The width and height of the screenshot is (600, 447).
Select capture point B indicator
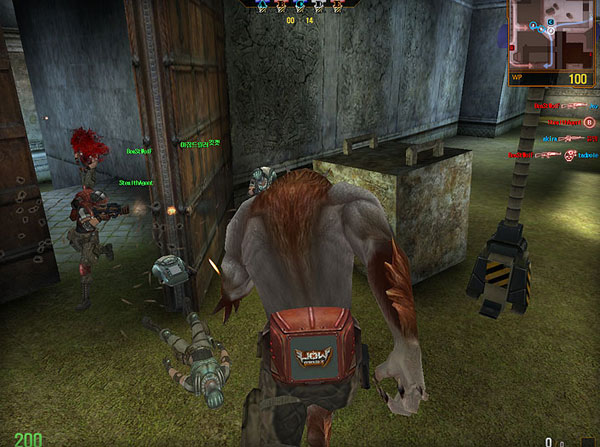(x=281, y=5)
